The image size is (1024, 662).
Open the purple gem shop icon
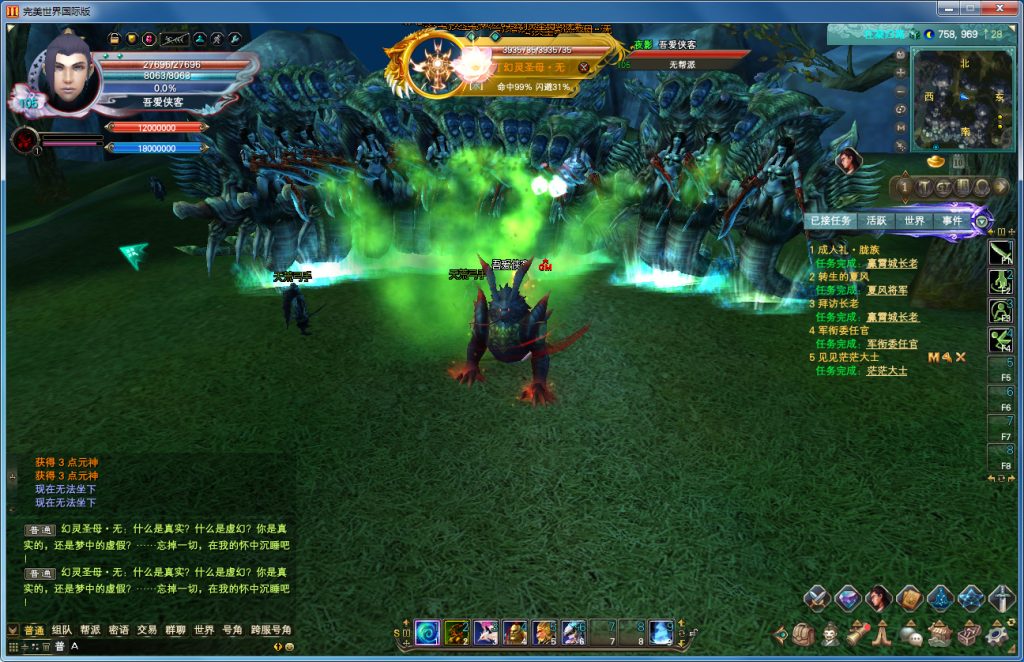pos(848,598)
